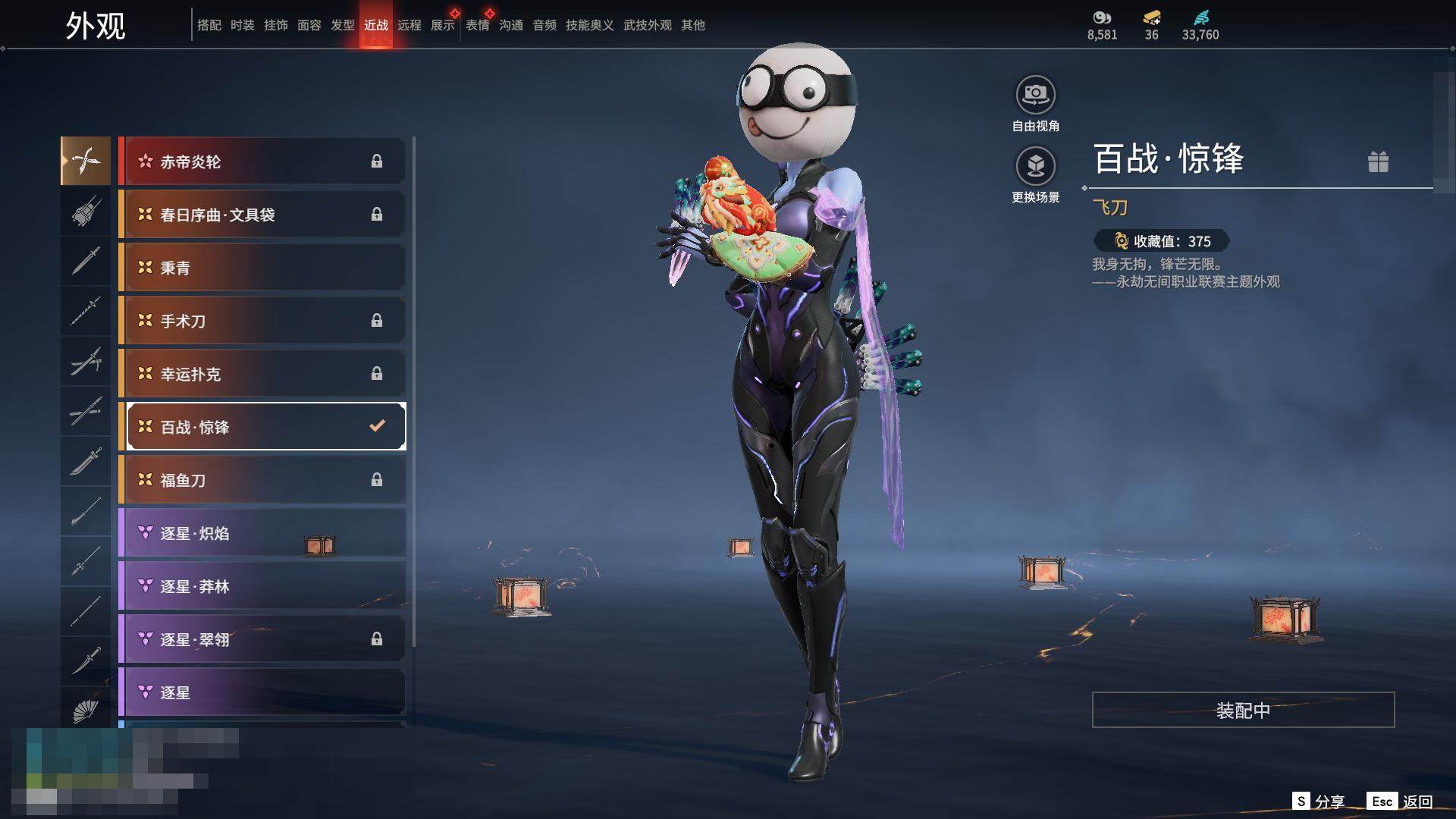Select the 福鱼刀 skin
Screen dimensions: 1456x819
(x=262, y=480)
